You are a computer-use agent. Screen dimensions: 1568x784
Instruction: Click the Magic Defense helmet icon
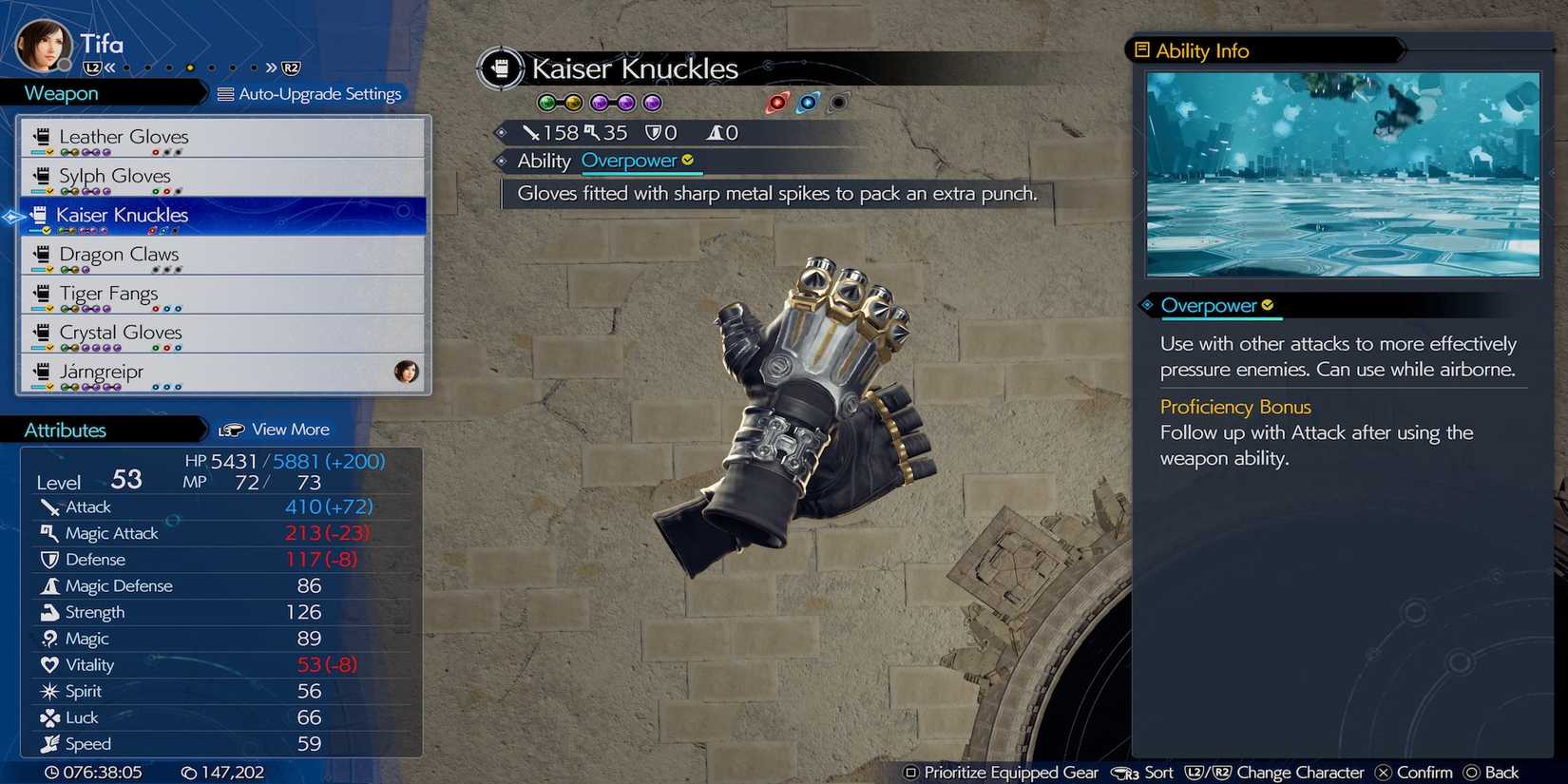pyautogui.click(x=50, y=585)
